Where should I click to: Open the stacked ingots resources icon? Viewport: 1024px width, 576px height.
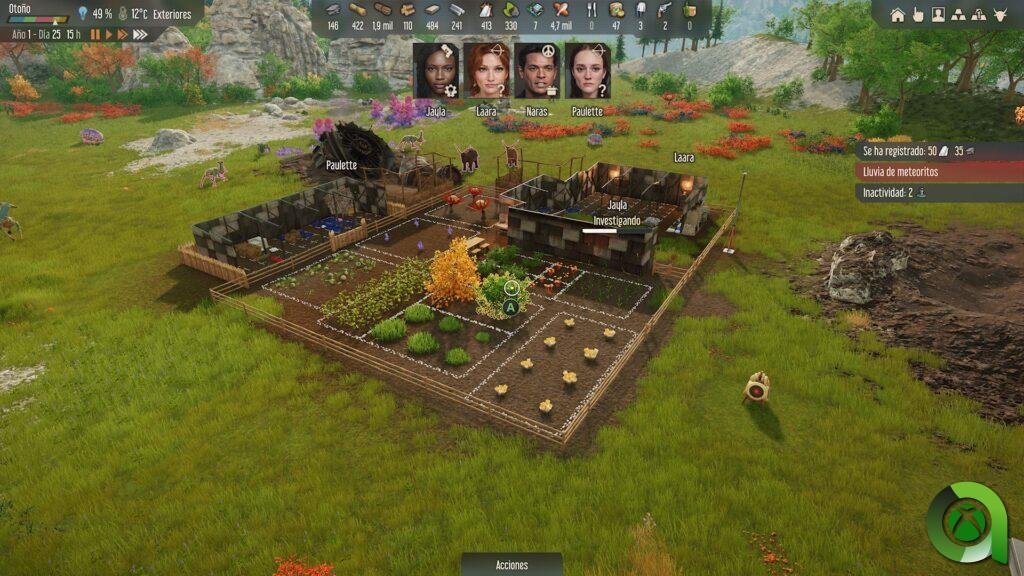[959, 15]
